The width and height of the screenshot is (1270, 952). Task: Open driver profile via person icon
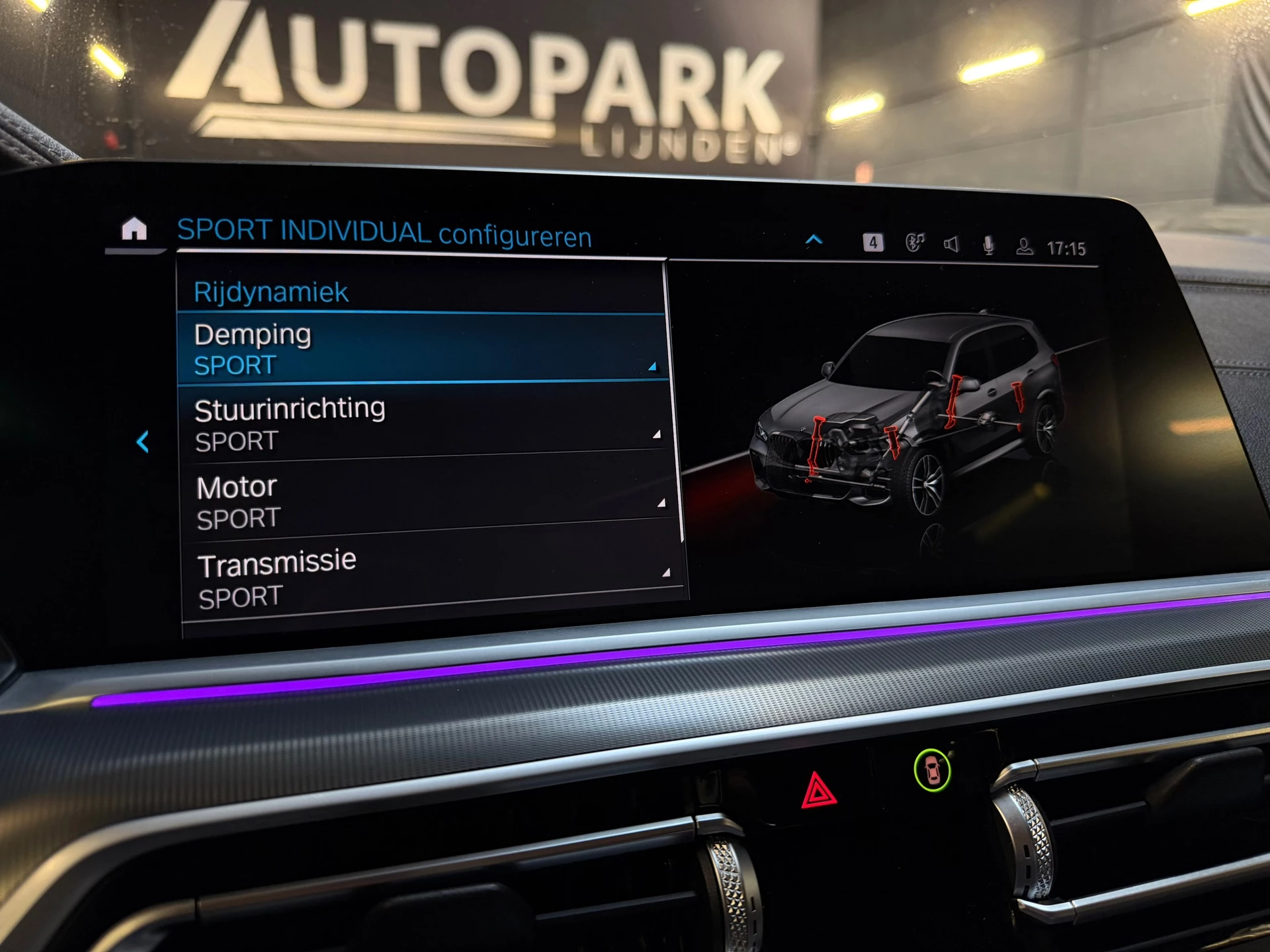(1024, 244)
